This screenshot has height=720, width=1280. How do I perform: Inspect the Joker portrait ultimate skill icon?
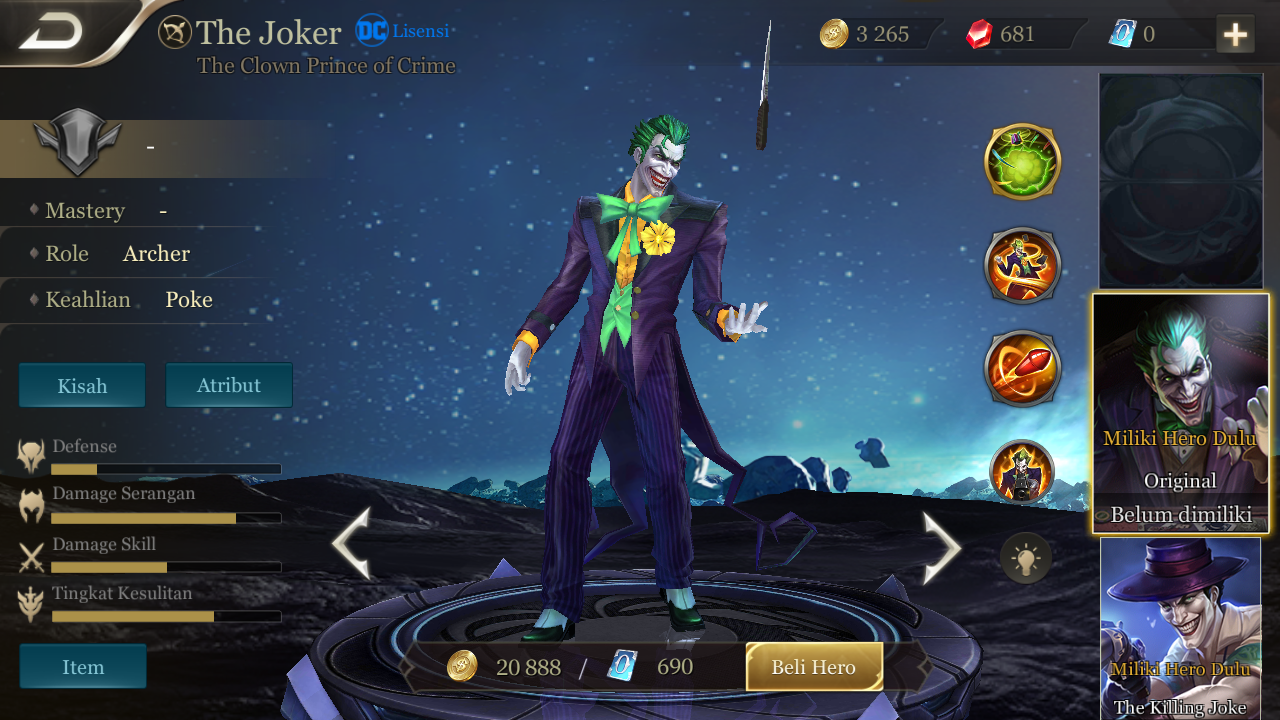coord(1022,471)
